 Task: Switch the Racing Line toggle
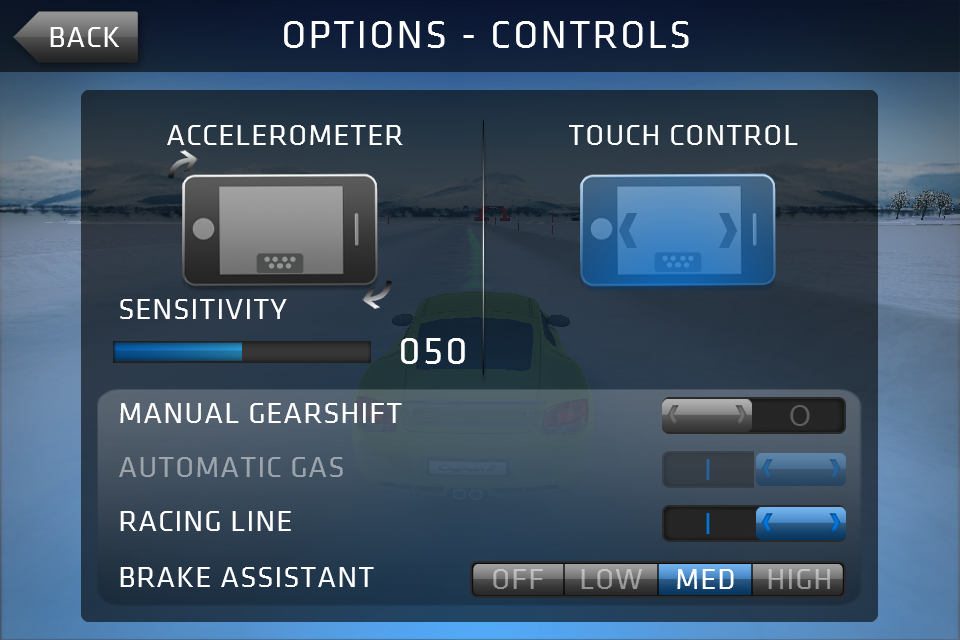753,523
